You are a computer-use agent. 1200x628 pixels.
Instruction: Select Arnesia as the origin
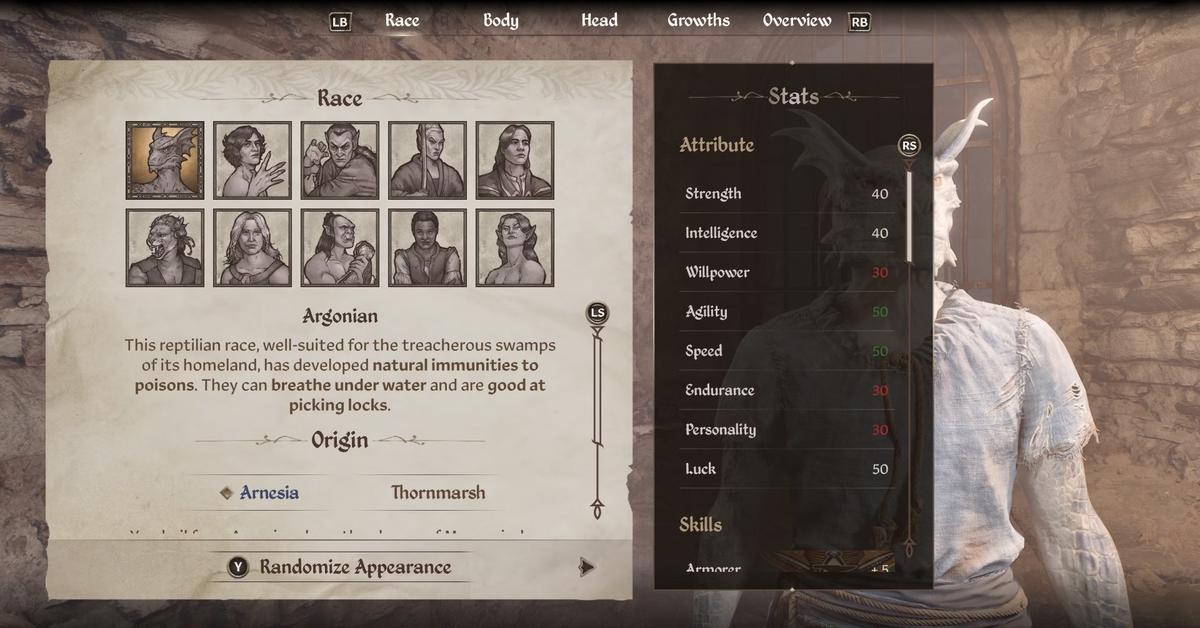coord(268,493)
